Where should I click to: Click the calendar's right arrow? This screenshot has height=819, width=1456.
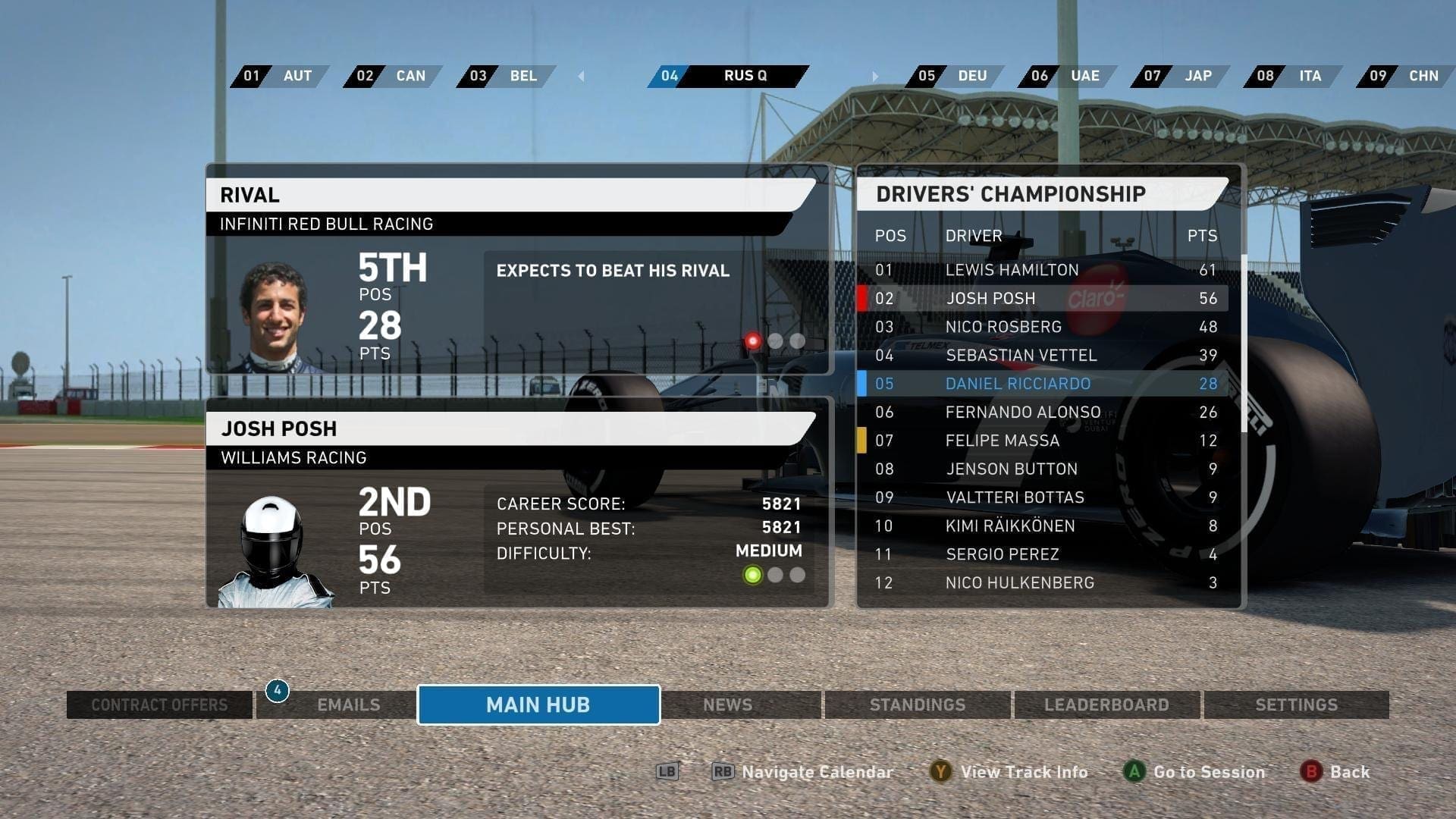(874, 76)
